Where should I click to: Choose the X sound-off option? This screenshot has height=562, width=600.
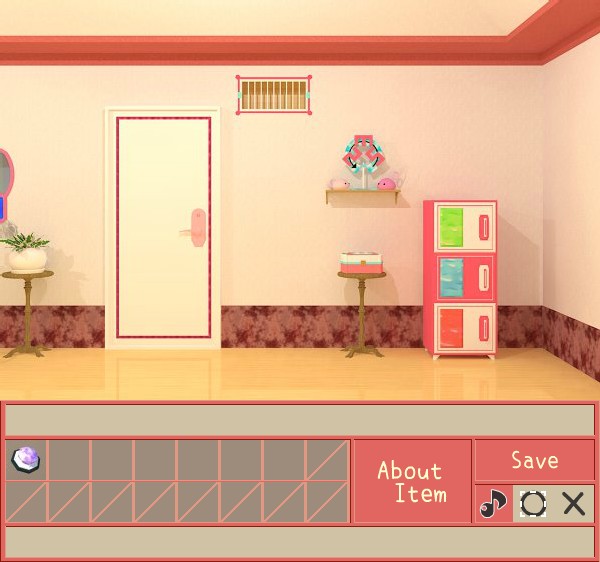(574, 503)
